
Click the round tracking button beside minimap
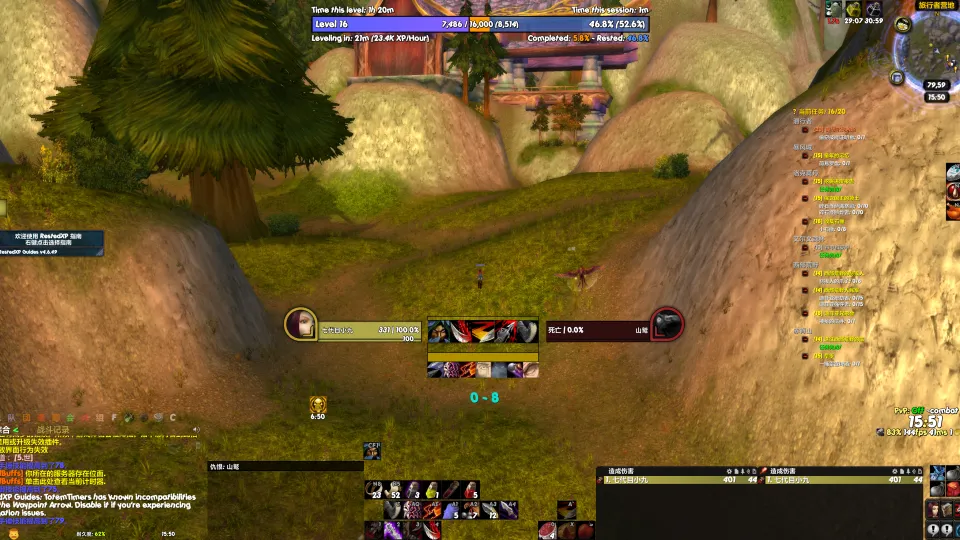pyautogui.click(x=902, y=24)
